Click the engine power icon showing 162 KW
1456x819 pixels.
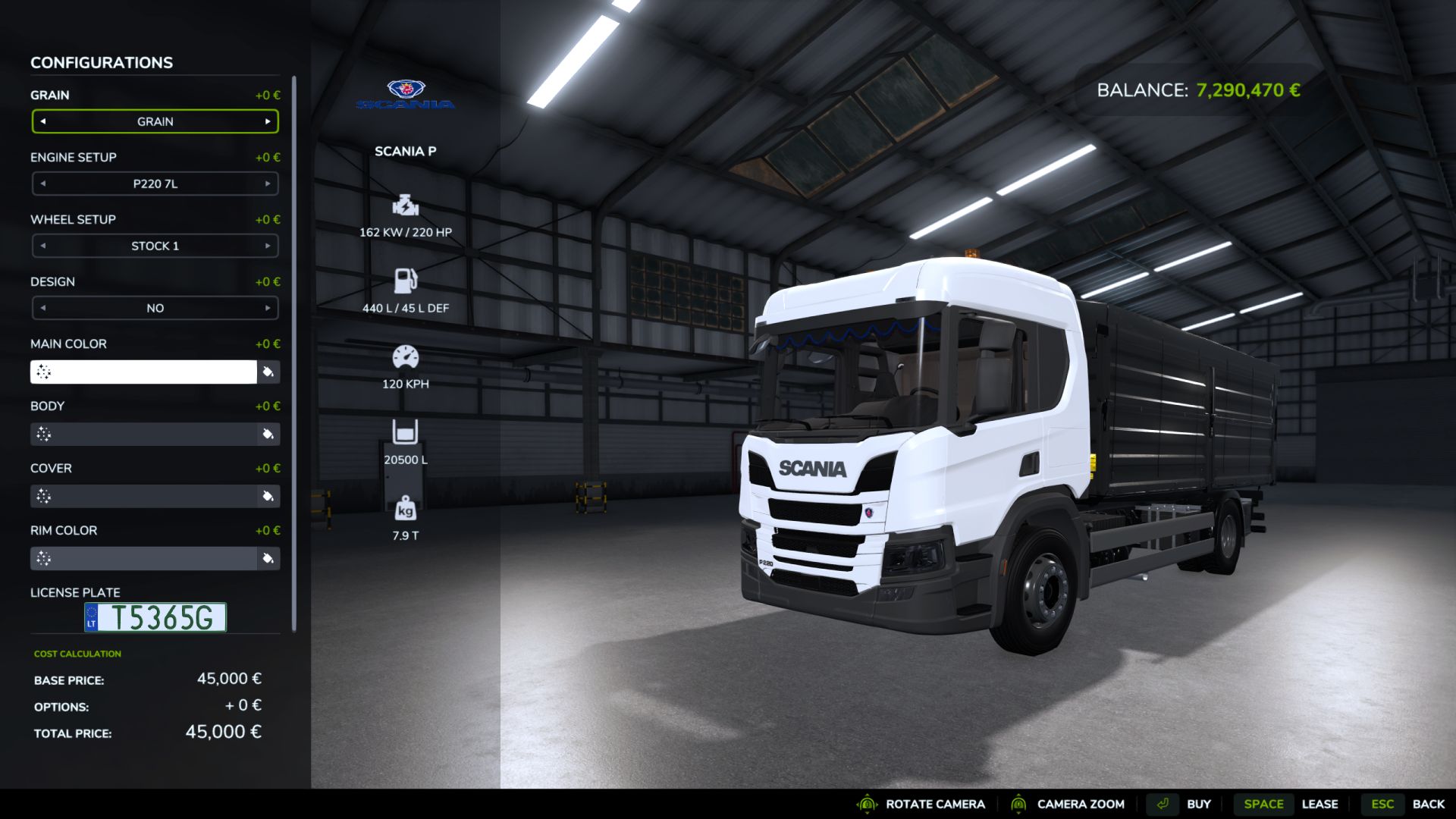click(405, 206)
